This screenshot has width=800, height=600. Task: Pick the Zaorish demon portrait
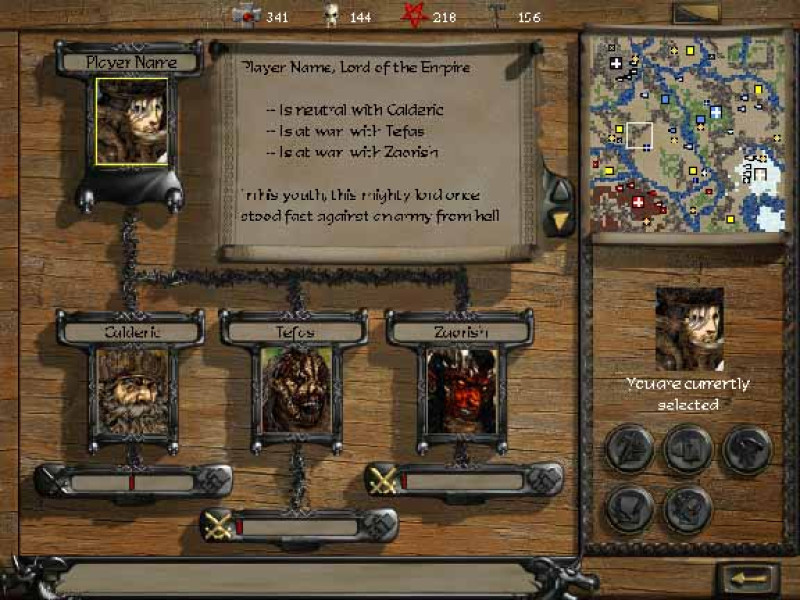point(461,390)
